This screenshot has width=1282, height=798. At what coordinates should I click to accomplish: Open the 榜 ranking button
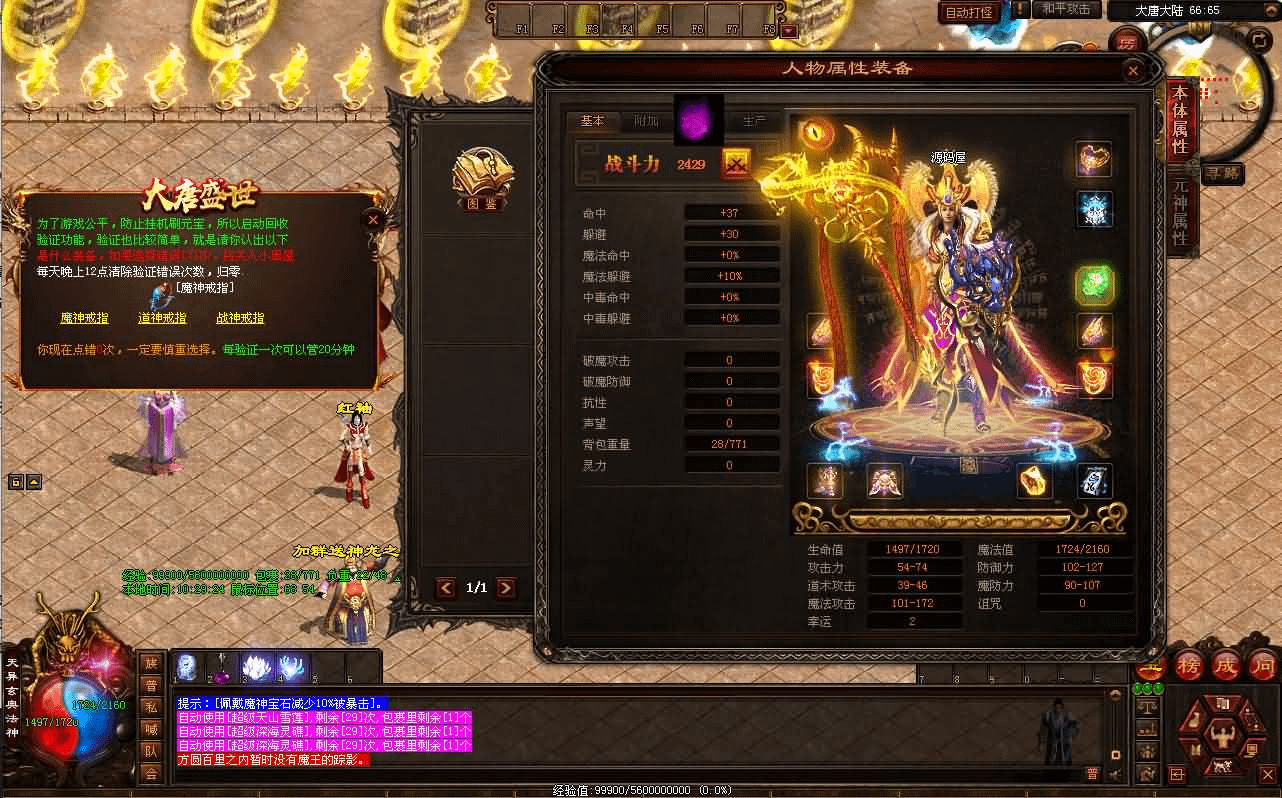(x=1190, y=665)
